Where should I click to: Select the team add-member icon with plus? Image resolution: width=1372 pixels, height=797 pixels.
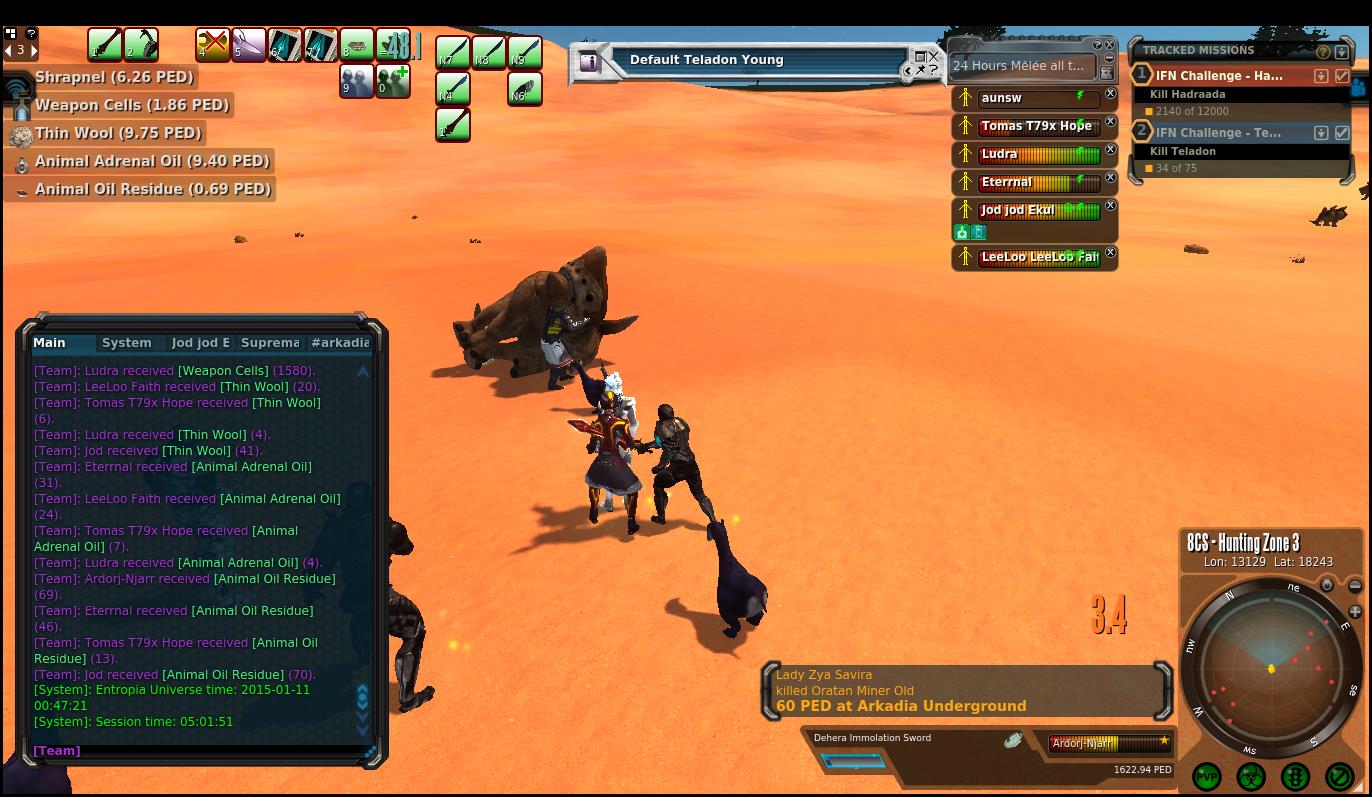[393, 81]
